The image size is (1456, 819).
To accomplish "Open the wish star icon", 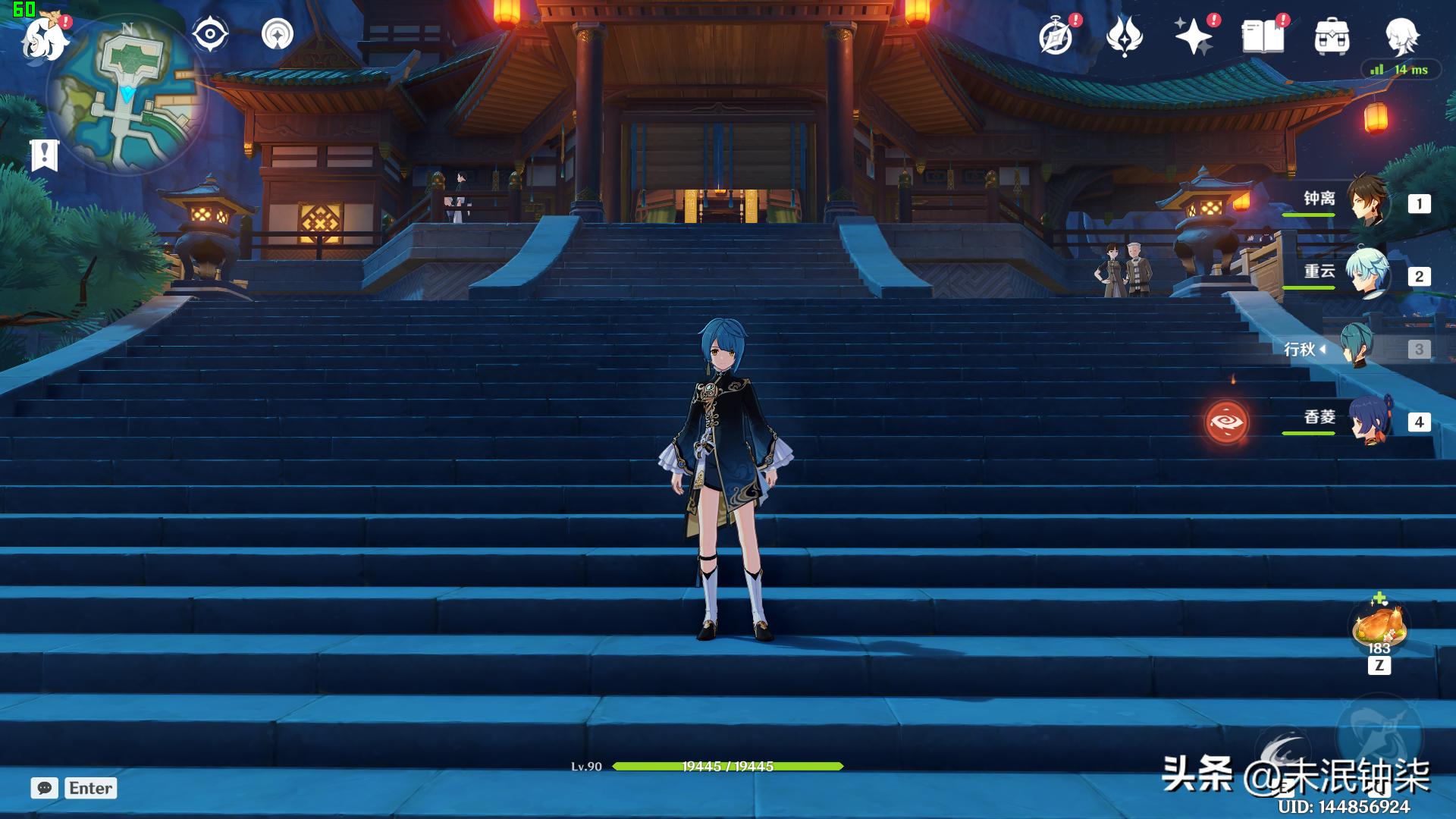I will [x=1193, y=36].
